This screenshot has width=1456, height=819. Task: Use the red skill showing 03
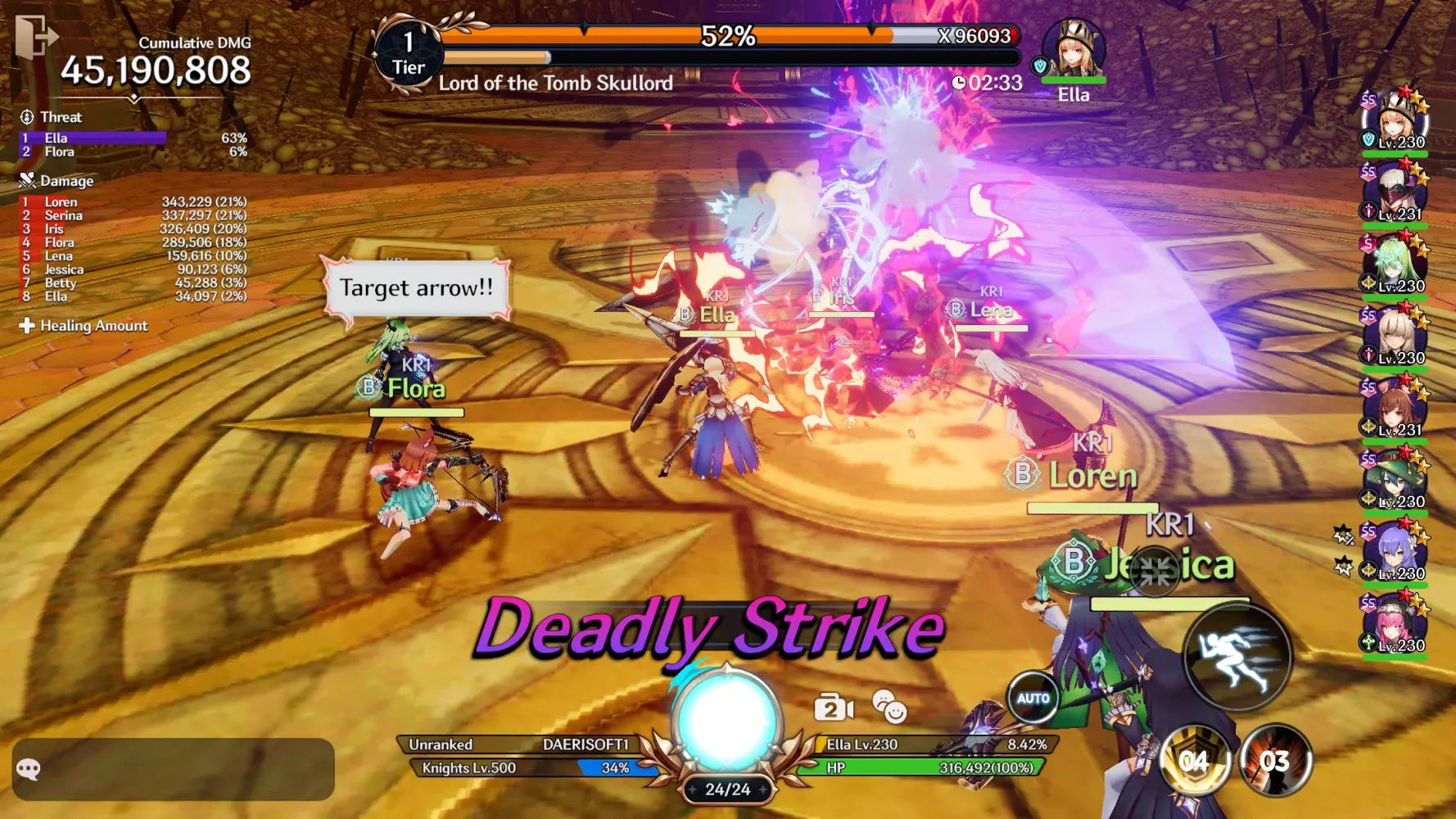[1275, 761]
